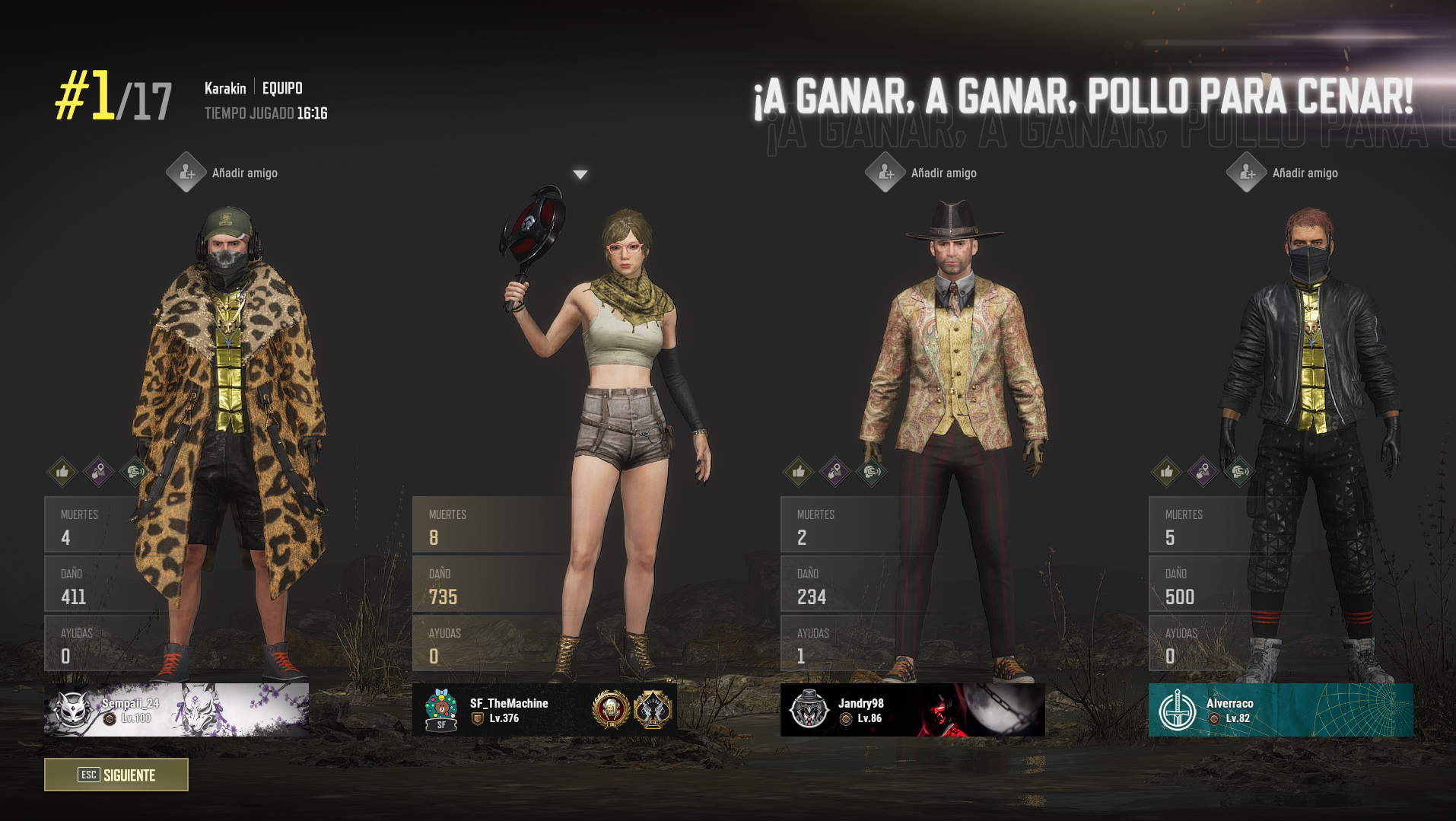Choose the purple middle commendation for Jandry98
1456x821 pixels.
click(835, 472)
